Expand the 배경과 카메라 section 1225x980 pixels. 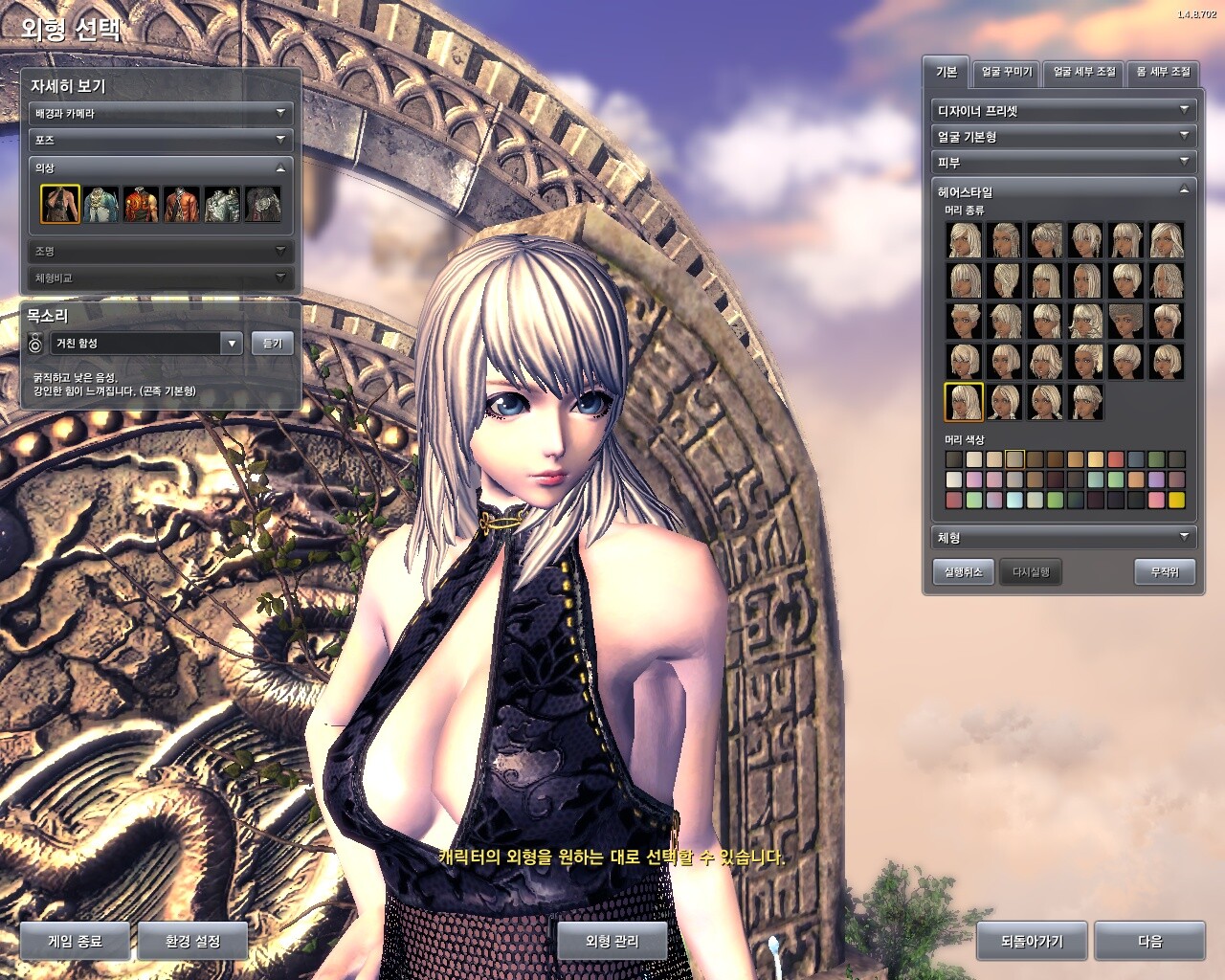click(x=161, y=113)
